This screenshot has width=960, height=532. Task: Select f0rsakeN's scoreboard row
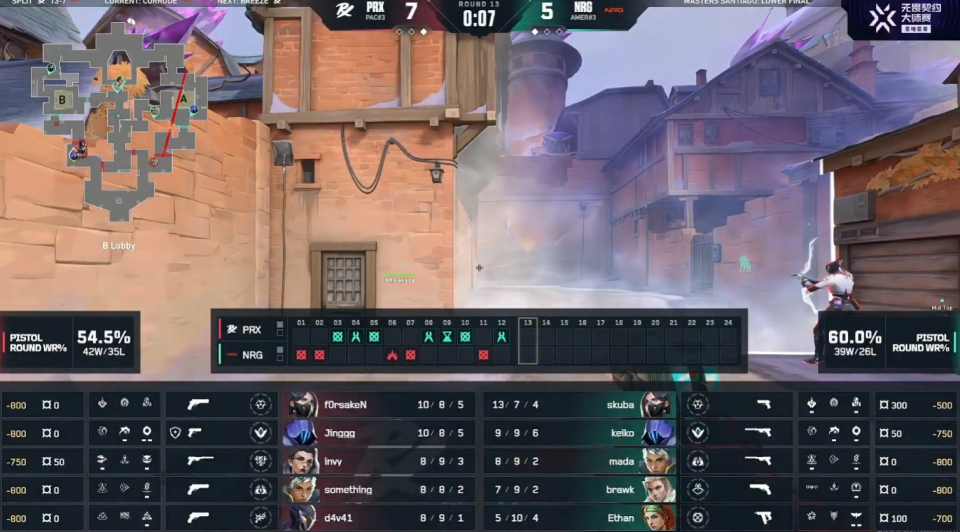tap(378, 405)
